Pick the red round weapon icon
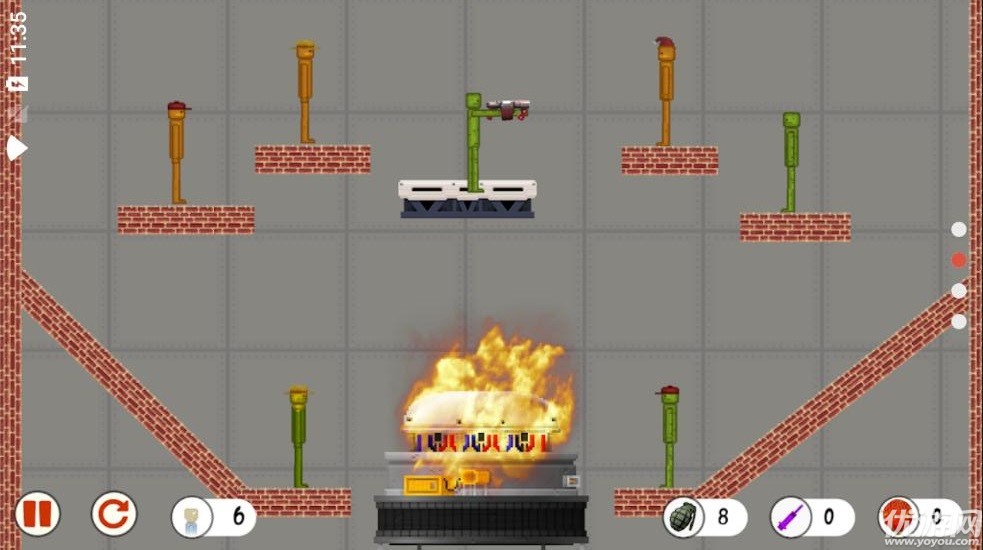The height and width of the screenshot is (550, 983). [896, 518]
